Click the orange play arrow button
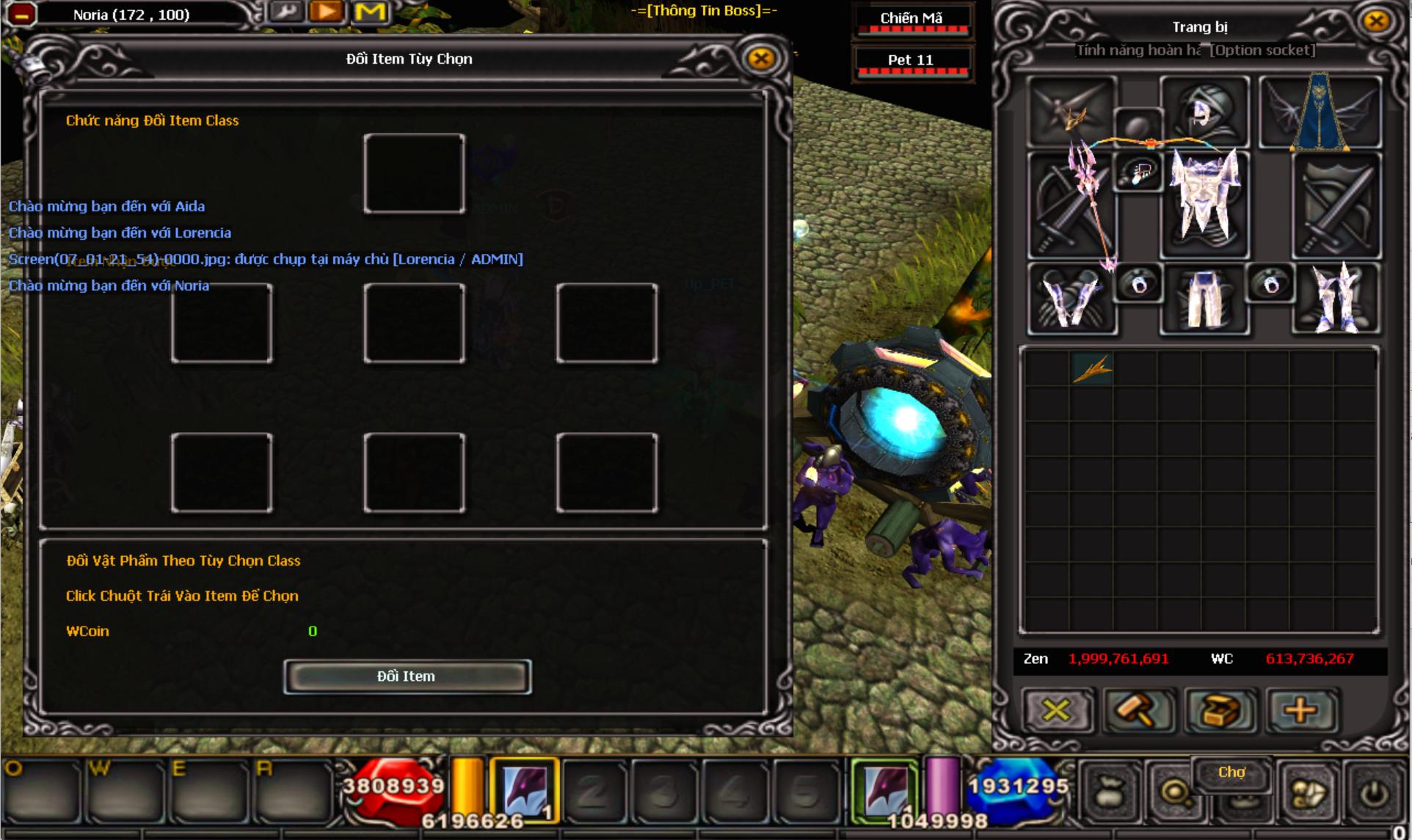 (x=327, y=12)
